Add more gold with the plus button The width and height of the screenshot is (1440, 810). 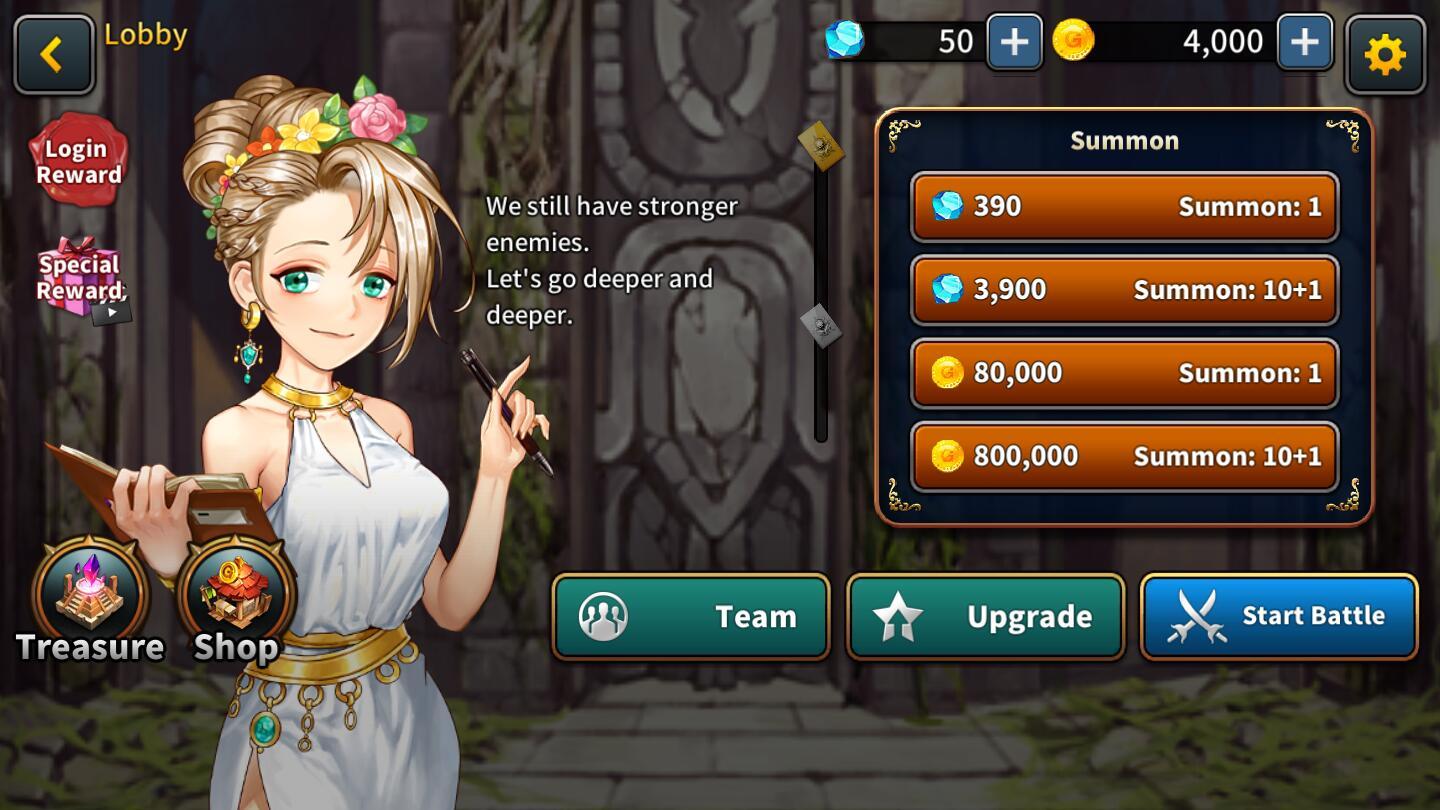[1304, 42]
